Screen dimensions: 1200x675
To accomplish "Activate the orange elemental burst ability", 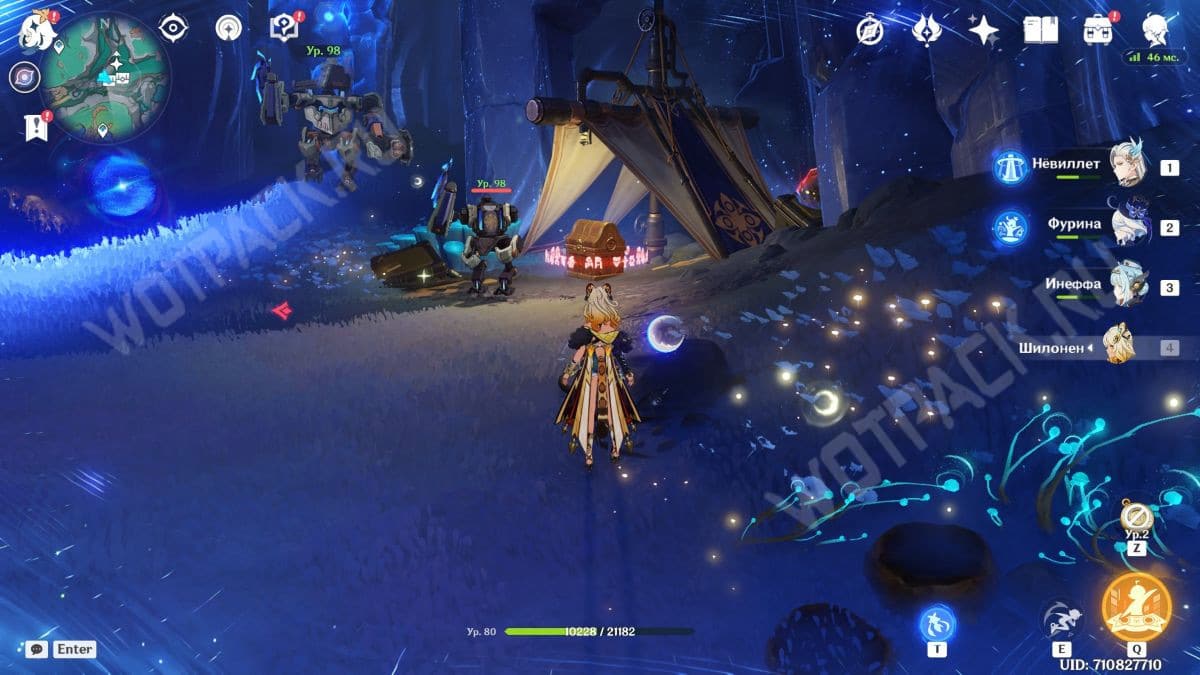I will [x=1136, y=607].
